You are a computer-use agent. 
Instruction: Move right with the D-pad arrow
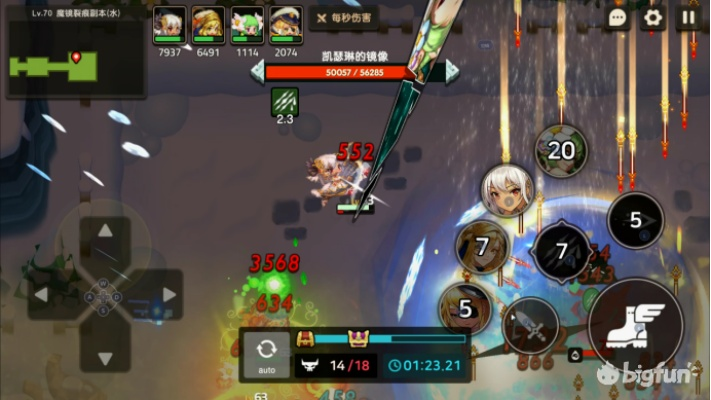tap(168, 295)
